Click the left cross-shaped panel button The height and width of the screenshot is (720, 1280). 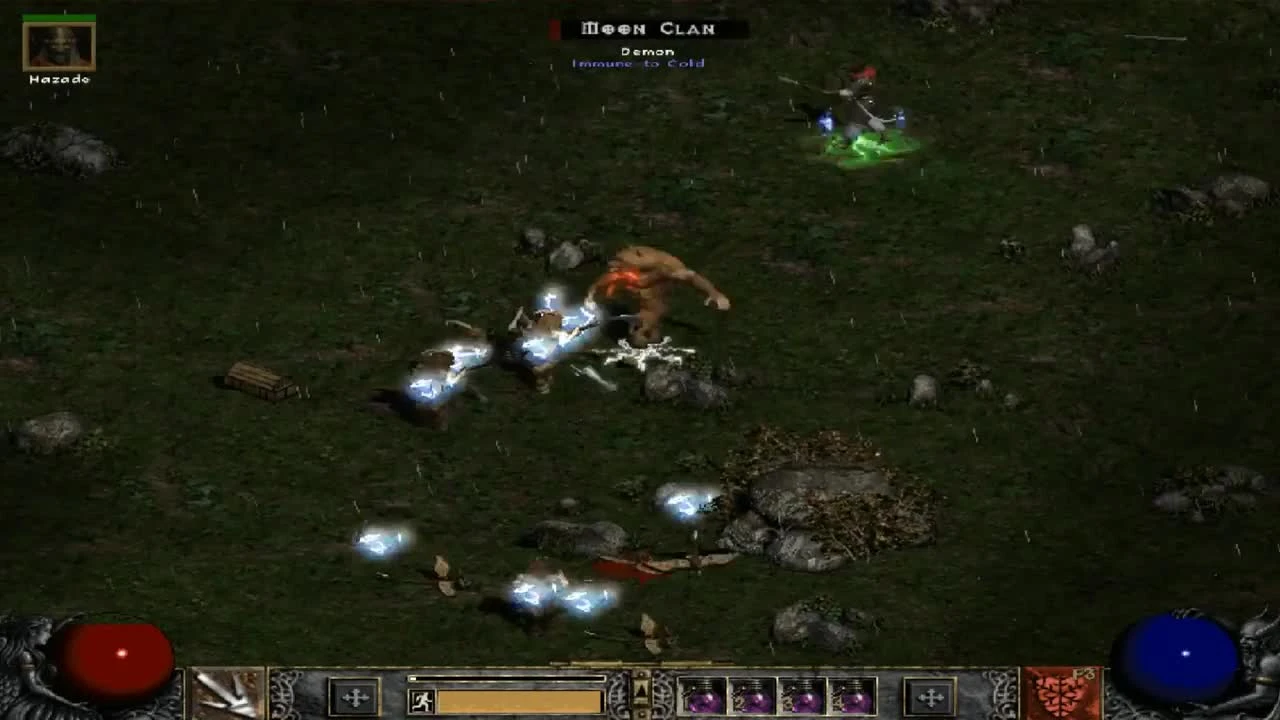(354, 698)
